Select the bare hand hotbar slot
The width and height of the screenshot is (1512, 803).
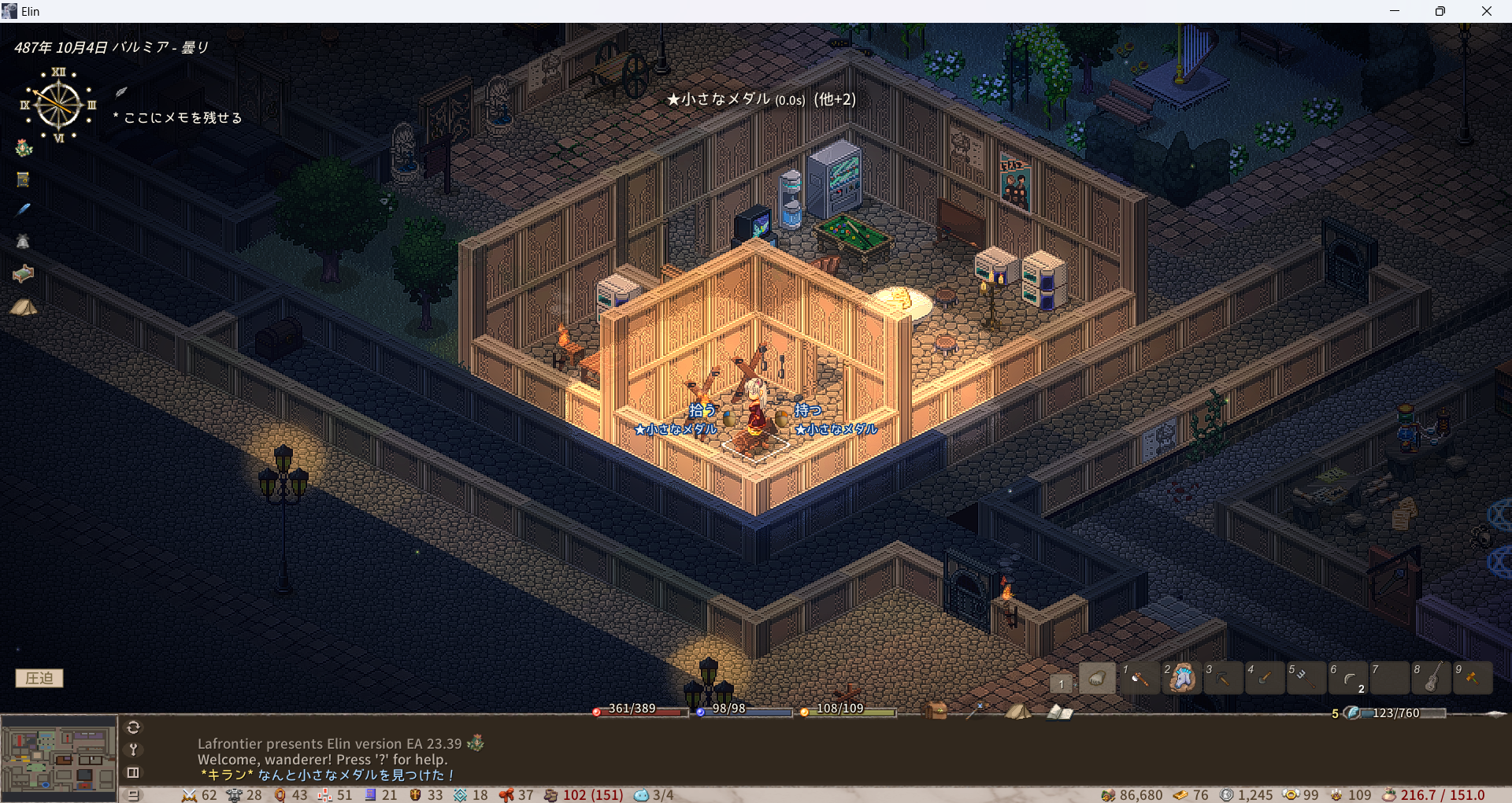click(x=1097, y=679)
